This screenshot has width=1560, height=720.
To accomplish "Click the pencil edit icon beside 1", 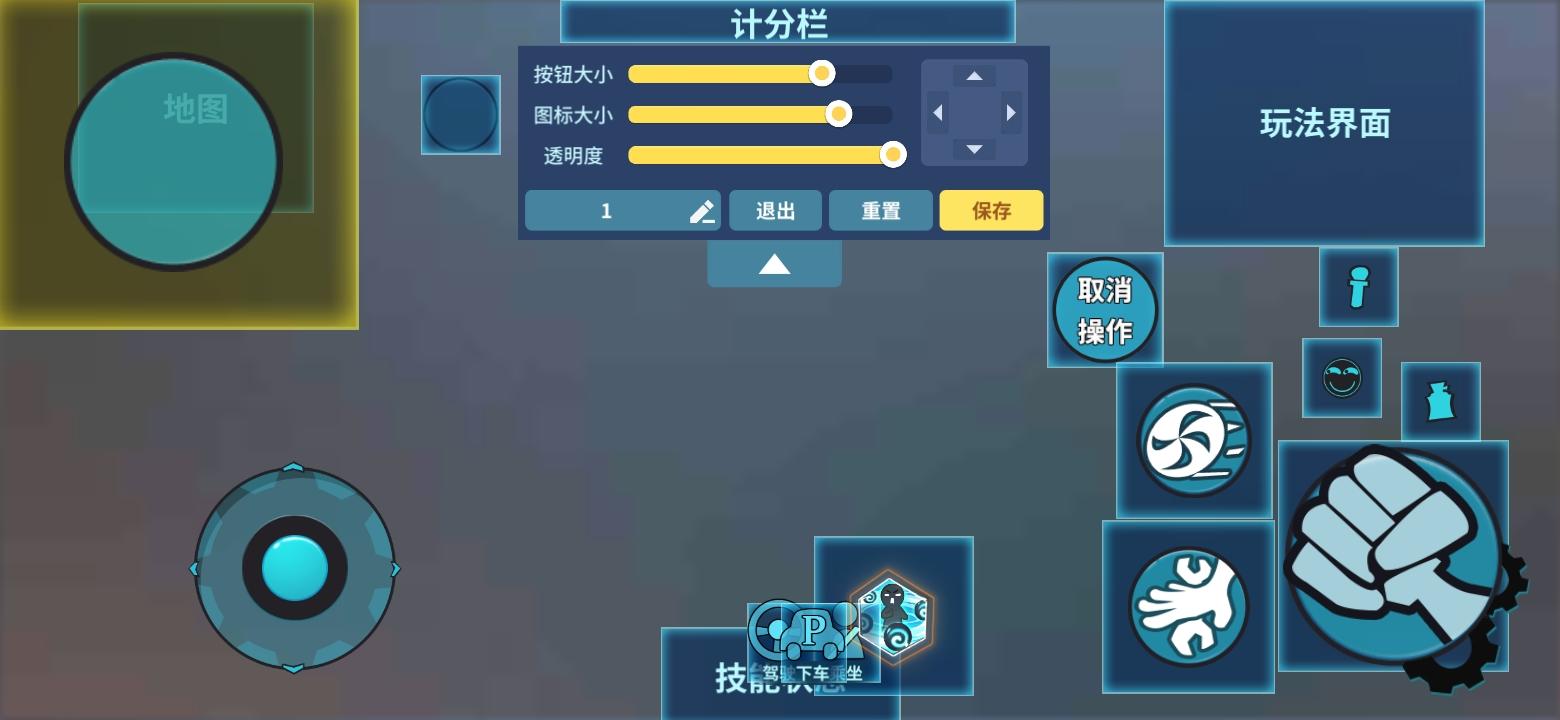I will pyautogui.click(x=702, y=210).
